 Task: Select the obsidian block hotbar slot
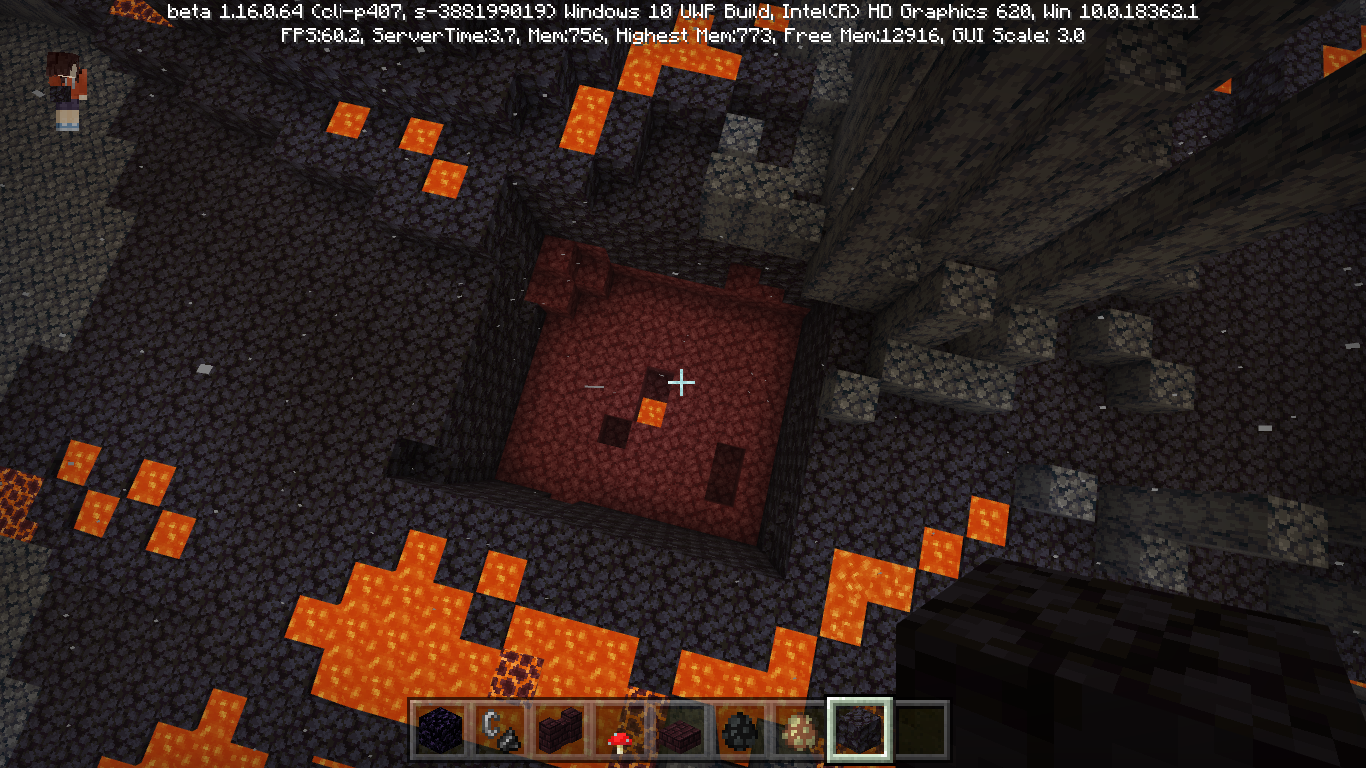click(440, 730)
